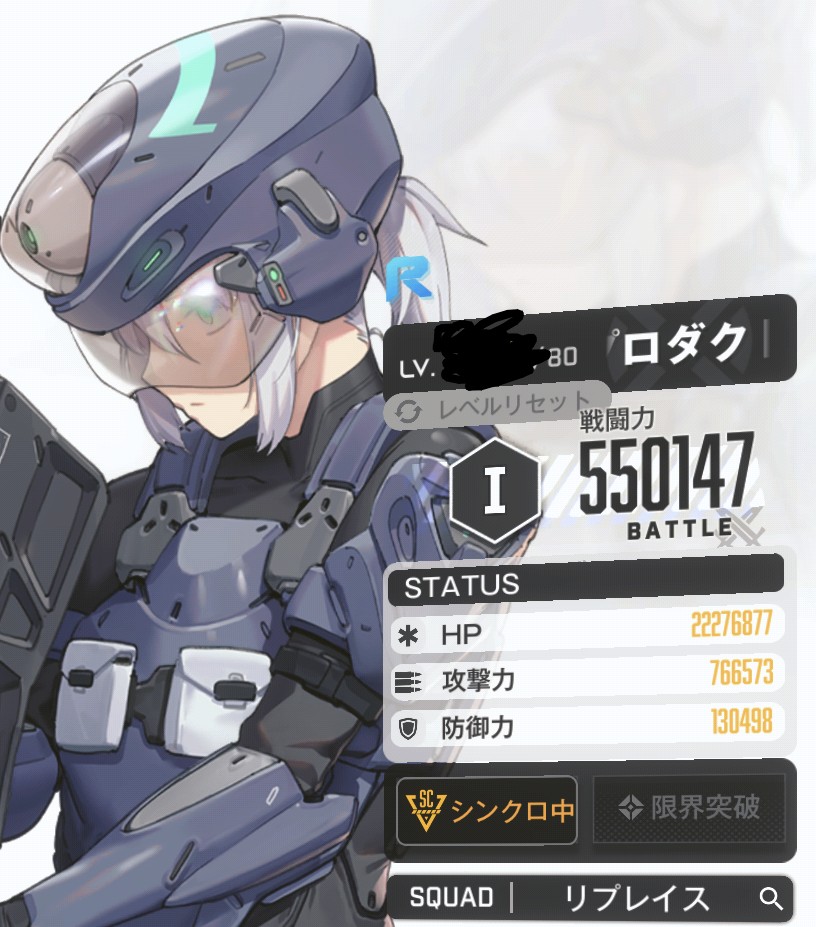Select the SQUAD リプレイス bar
The width and height of the screenshot is (816, 927).
pos(590,898)
